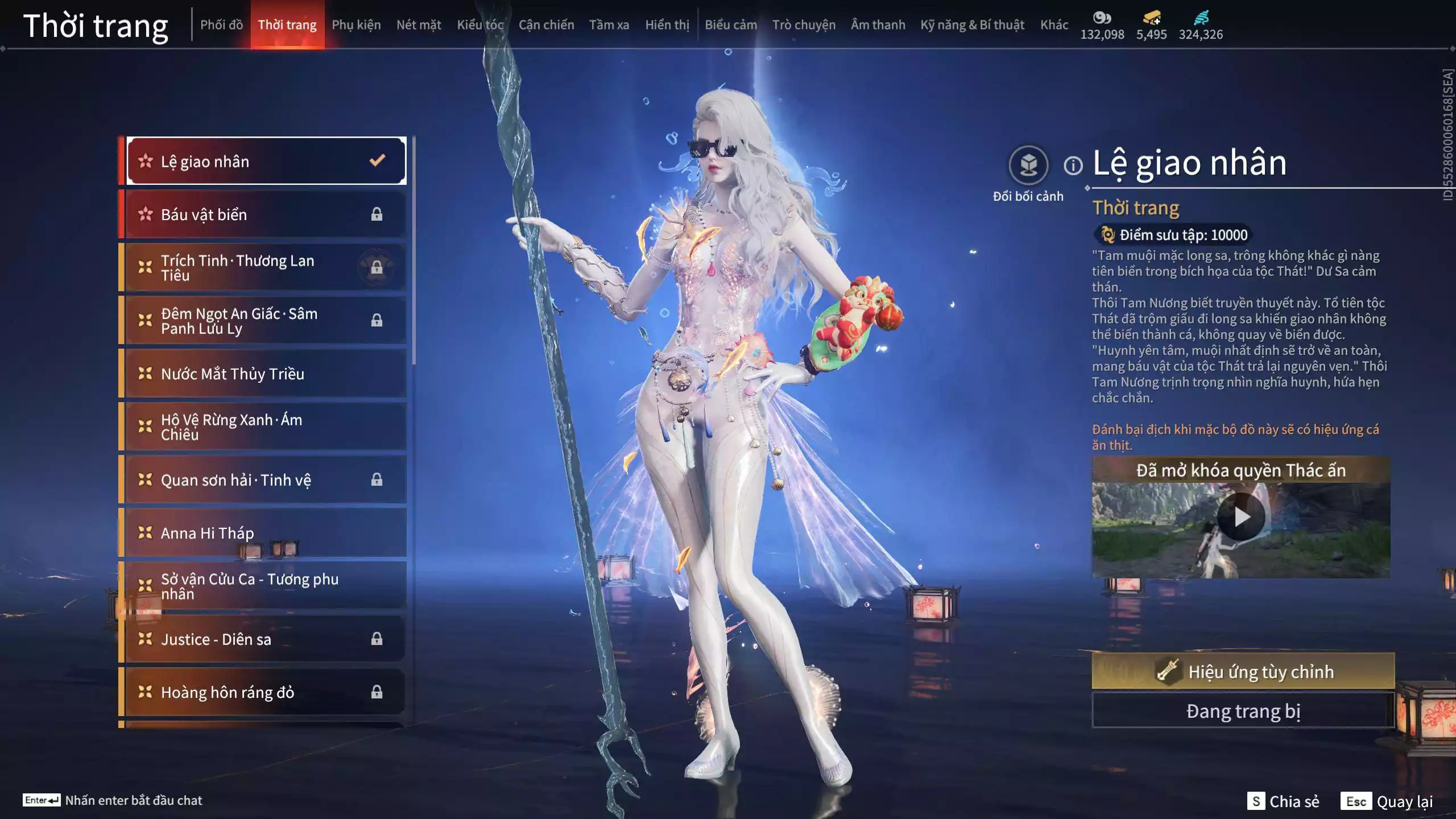Select the Khác tab
The height and width of the screenshot is (819, 1456).
(1054, 25)
